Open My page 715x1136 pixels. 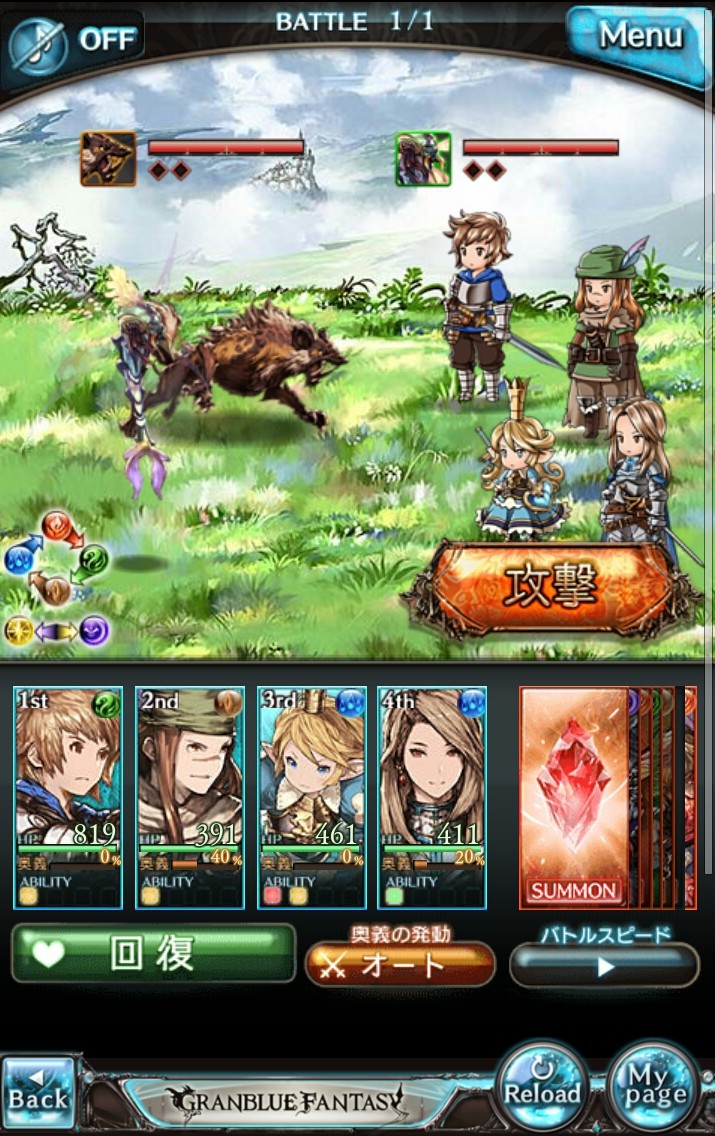click(653, 1088)
